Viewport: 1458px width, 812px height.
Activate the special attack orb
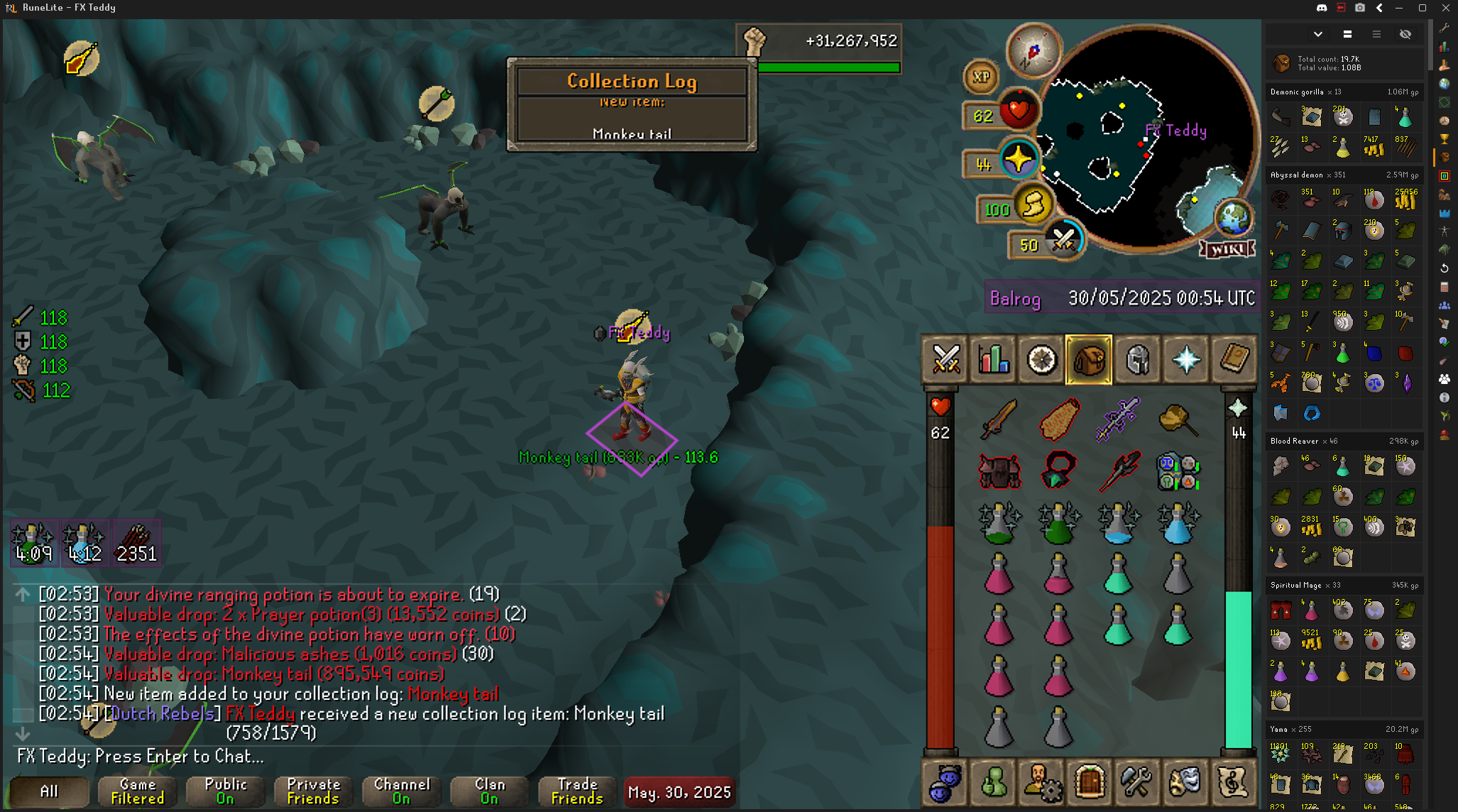[x=1063, y=241]
